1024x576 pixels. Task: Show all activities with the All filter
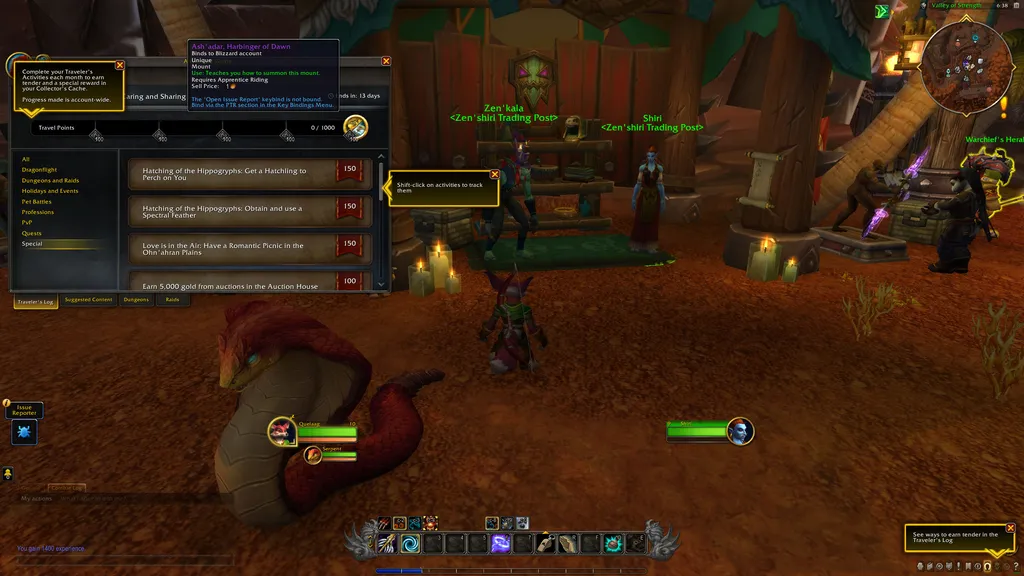click(26, 159)
